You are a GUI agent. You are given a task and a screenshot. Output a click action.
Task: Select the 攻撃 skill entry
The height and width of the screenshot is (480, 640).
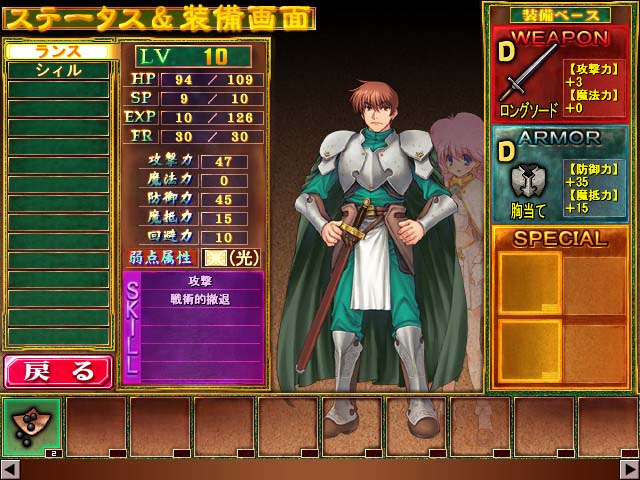coord(200,282)
